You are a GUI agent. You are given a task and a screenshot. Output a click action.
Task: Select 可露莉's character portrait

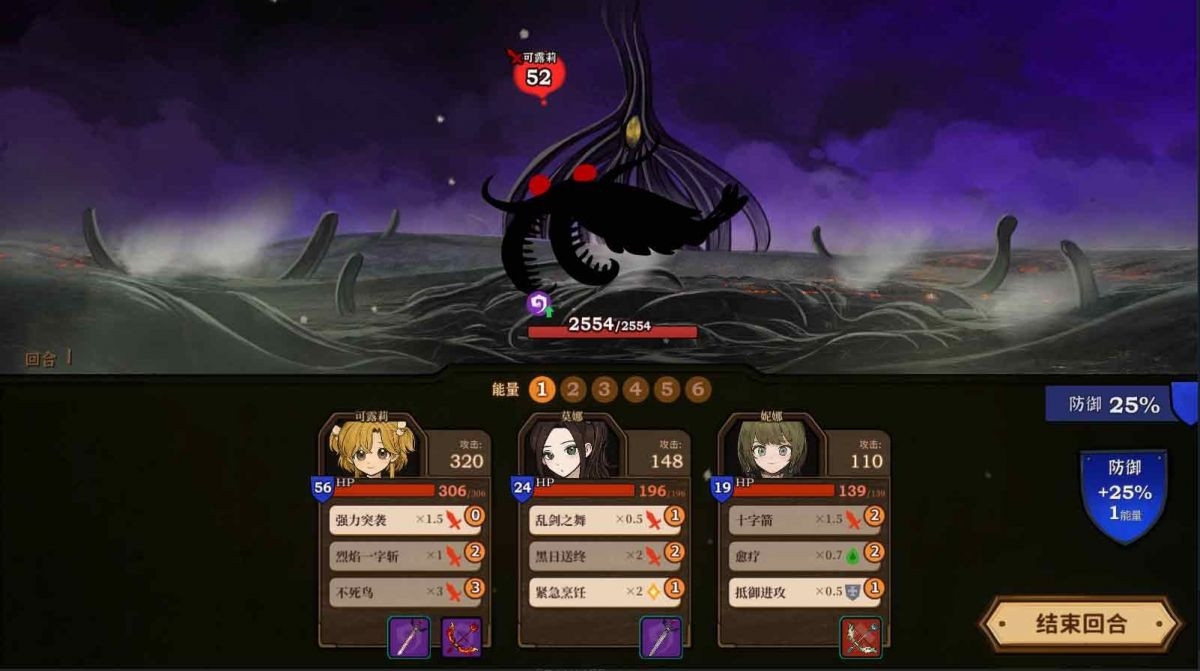pos(371,449)
